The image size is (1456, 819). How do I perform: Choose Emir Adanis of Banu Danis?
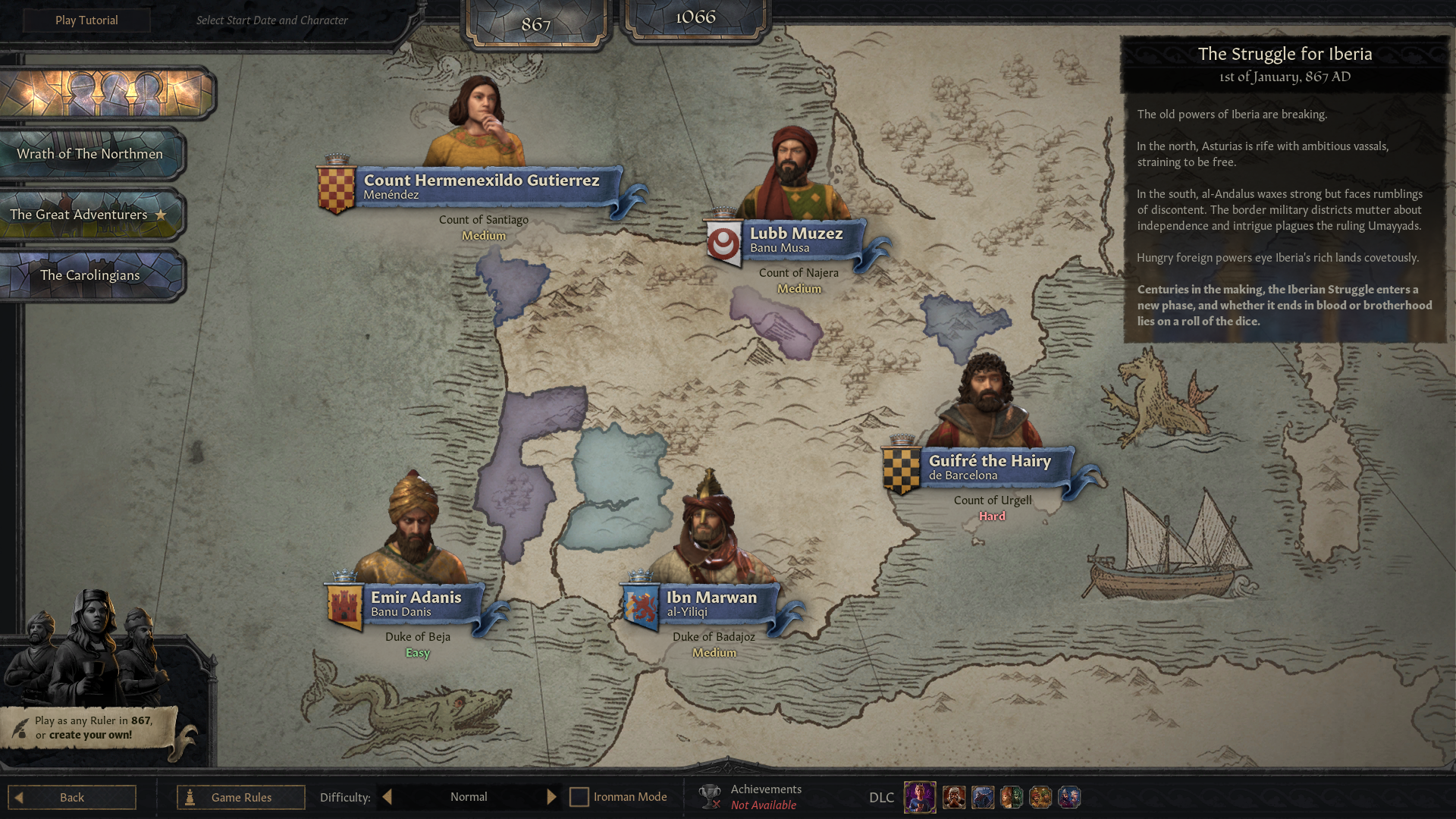[416, 604]
